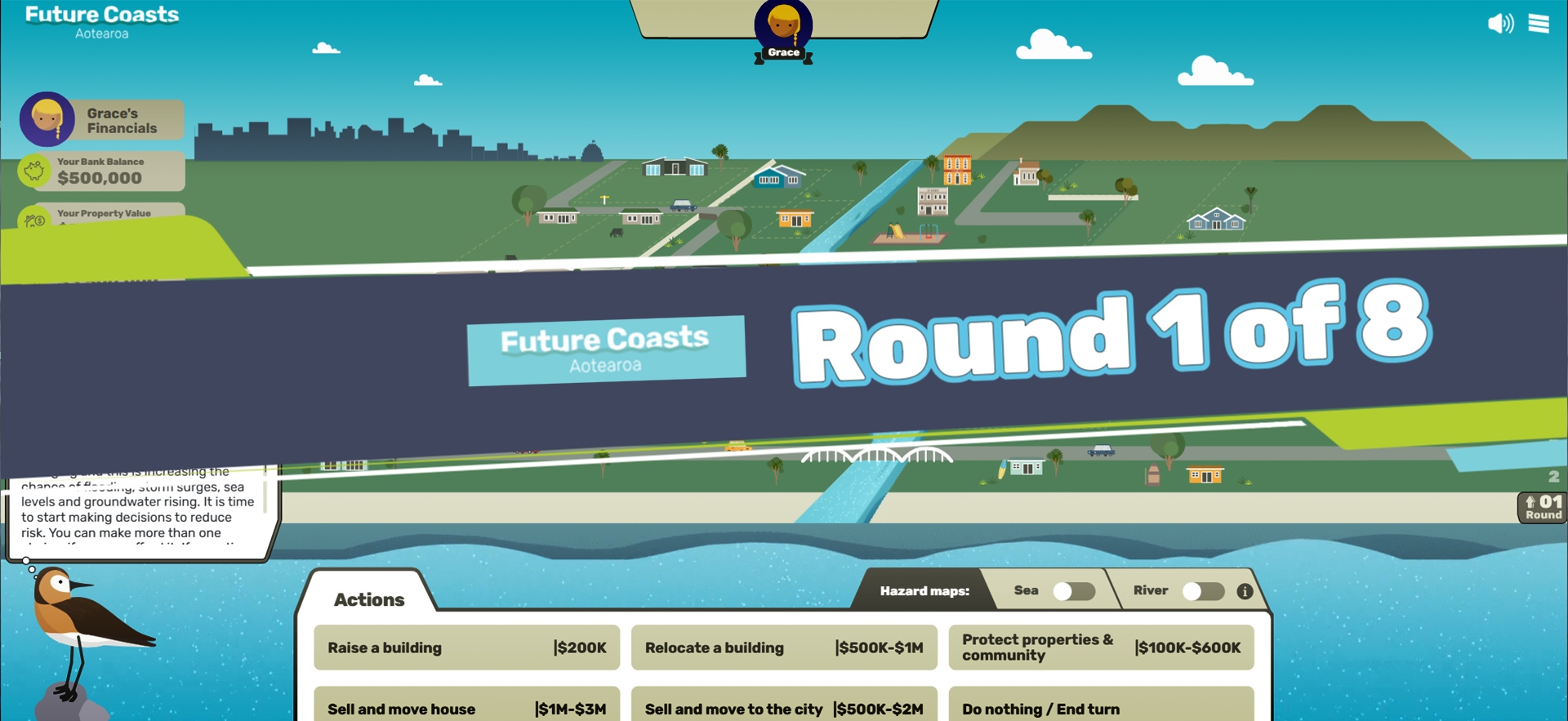Viewport: 1568px width, 721px height.
Task: Enable the River hazard map
Action: (x=1203, y=590)
